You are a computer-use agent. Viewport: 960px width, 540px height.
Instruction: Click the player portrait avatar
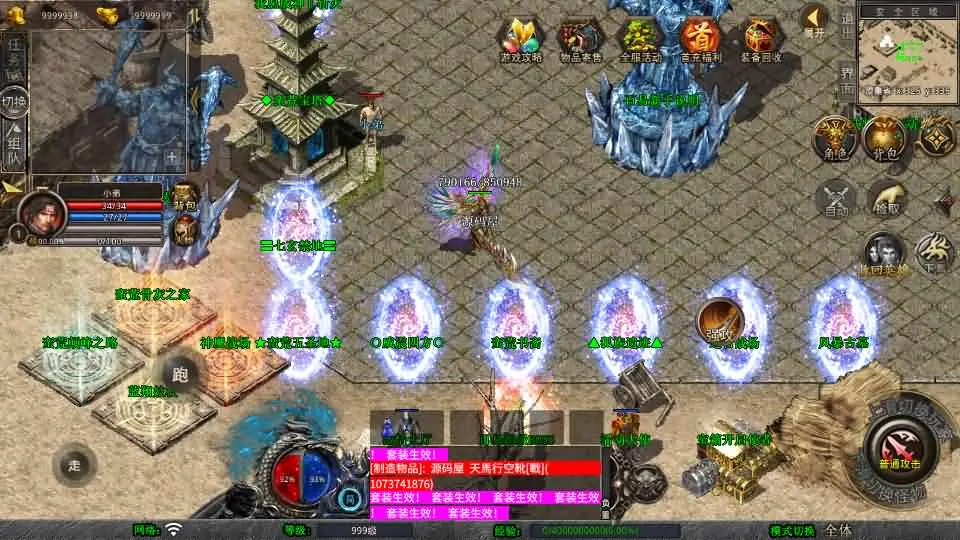pyautogui.click(x=42, y=210)
